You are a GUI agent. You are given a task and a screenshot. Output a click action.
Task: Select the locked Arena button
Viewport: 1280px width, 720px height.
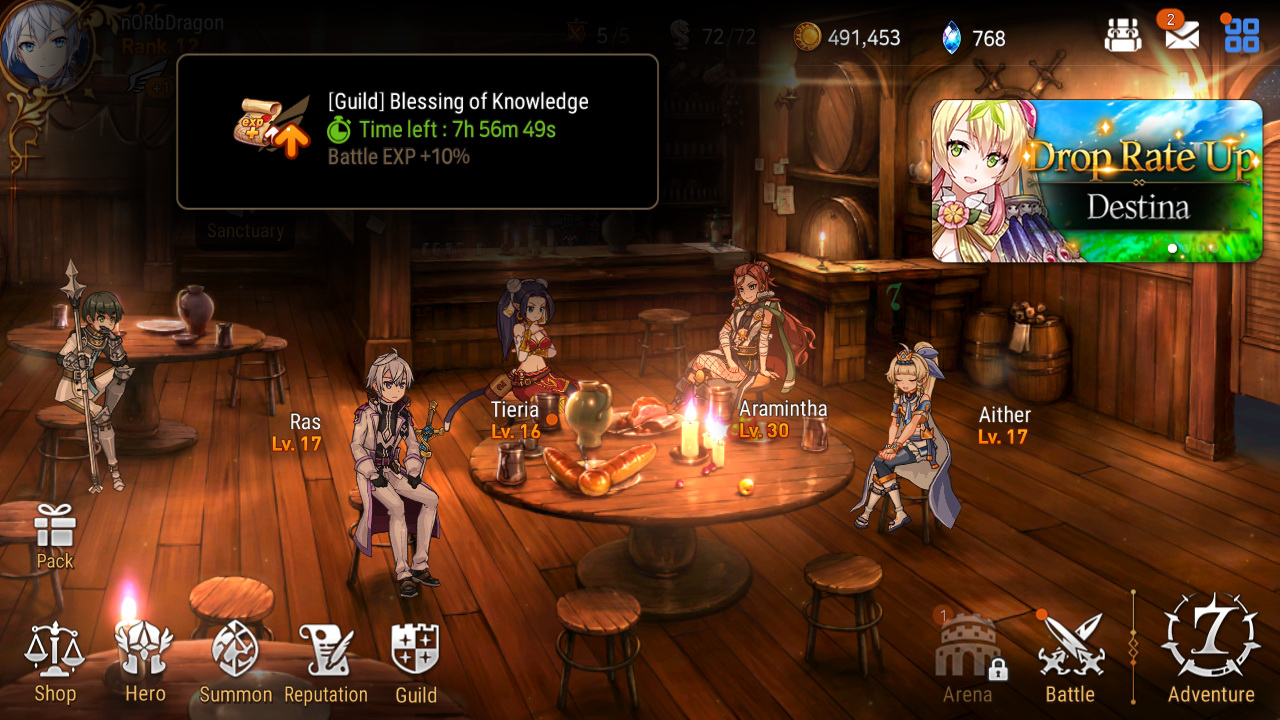click(967, 660)
